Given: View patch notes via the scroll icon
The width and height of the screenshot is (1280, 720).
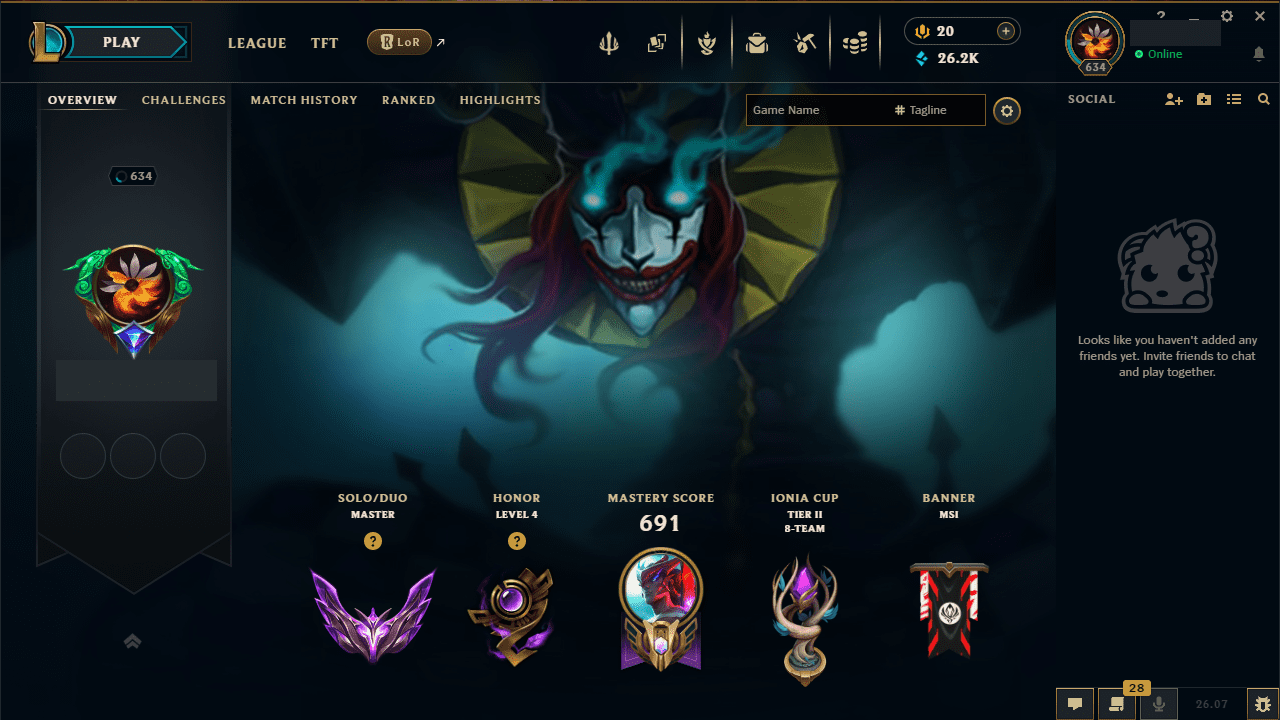Looking at the screenshot, I should click(1117, 703).
